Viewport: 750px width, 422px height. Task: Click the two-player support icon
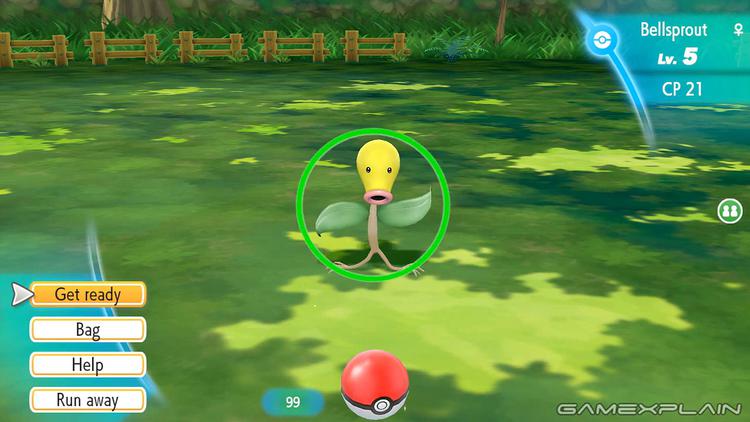[730, 211]
